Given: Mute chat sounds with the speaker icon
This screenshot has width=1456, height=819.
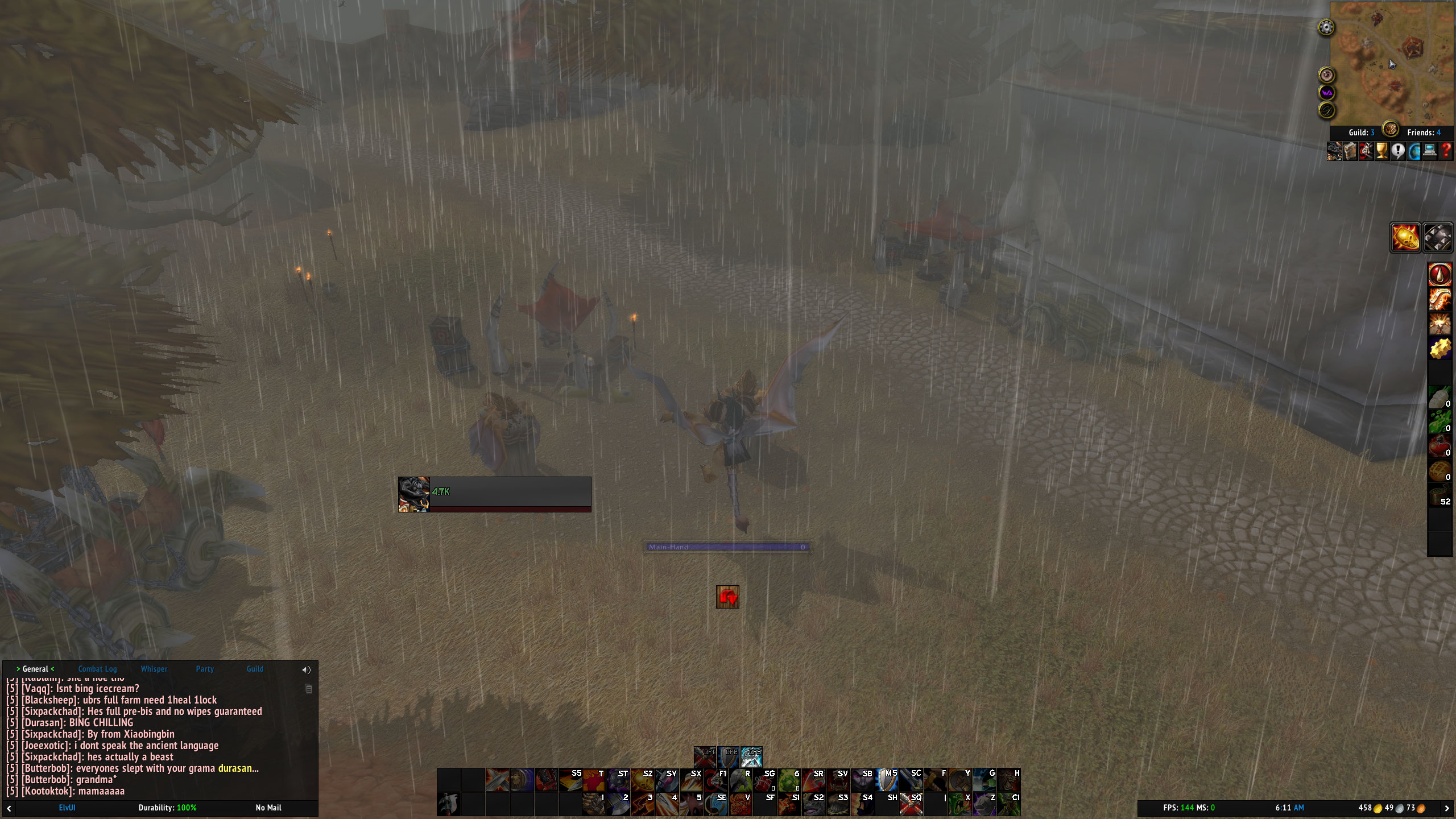Looking at the screenshot, I should (x=306, y=669).
